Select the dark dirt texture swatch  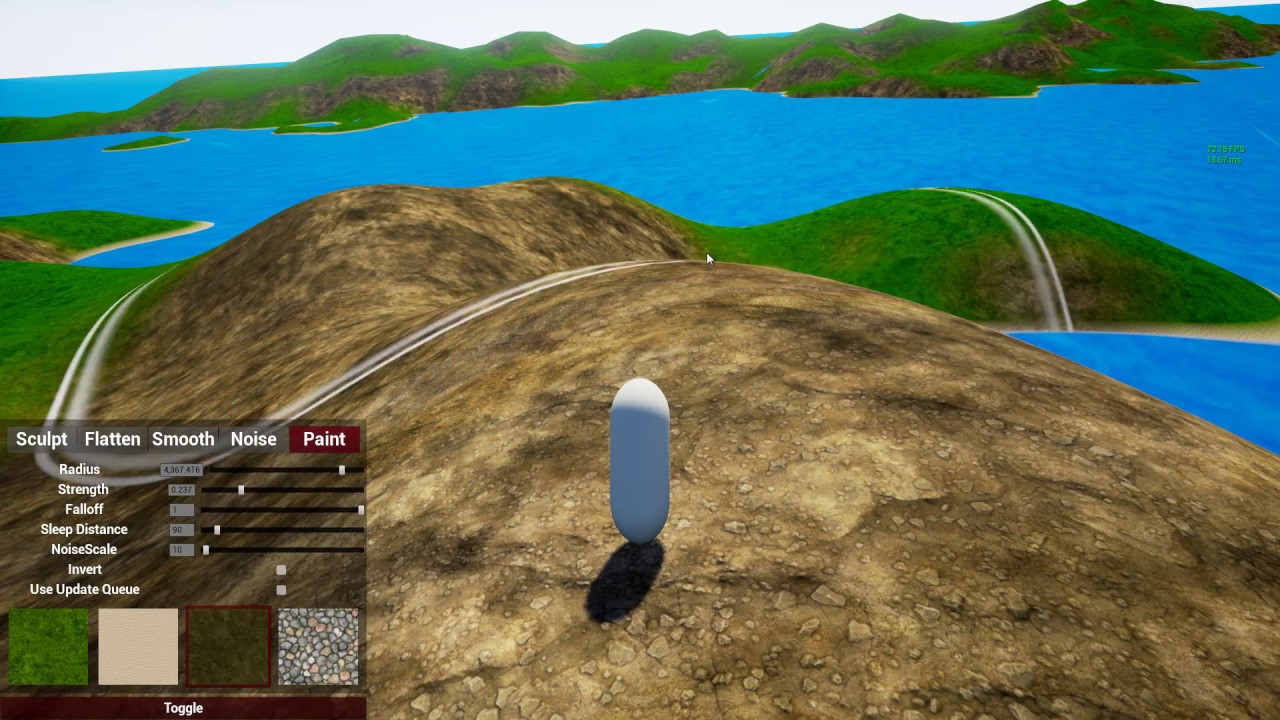coord(228,646)
